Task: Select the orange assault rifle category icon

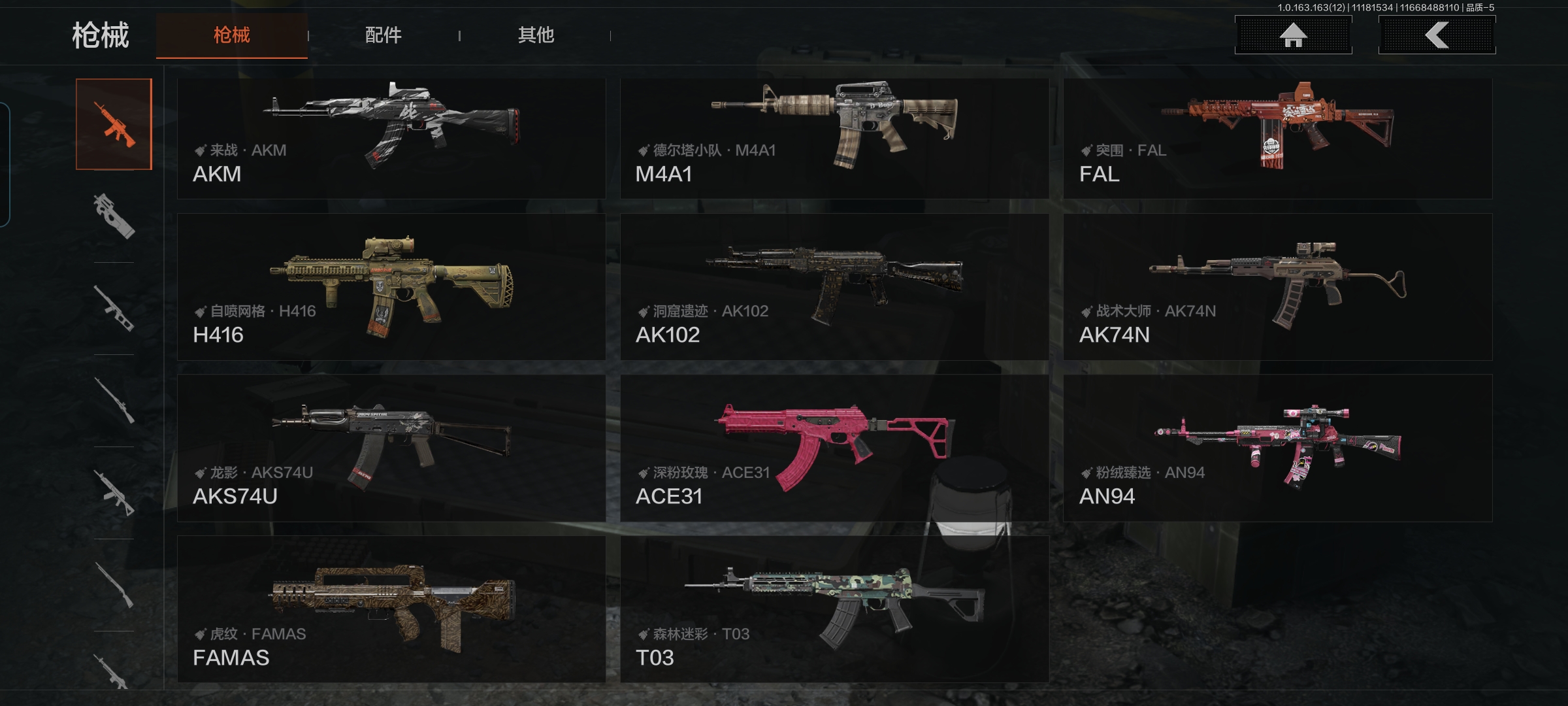Action: pos(114,124)
